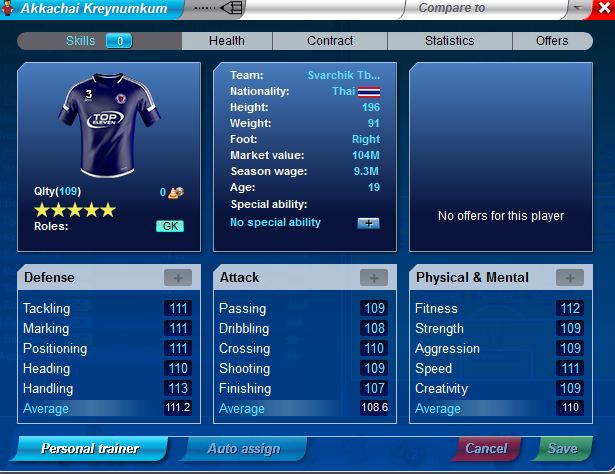Viewport: 615px width, 474px height.
Task: Cancel the skill changes
Action: [x=486, y=448]
